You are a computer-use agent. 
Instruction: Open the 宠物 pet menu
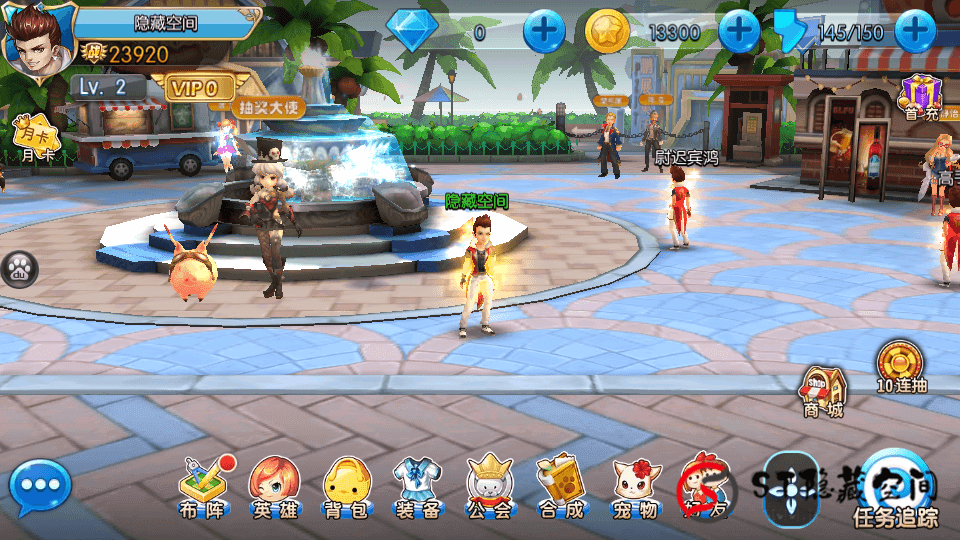point(635,486)
